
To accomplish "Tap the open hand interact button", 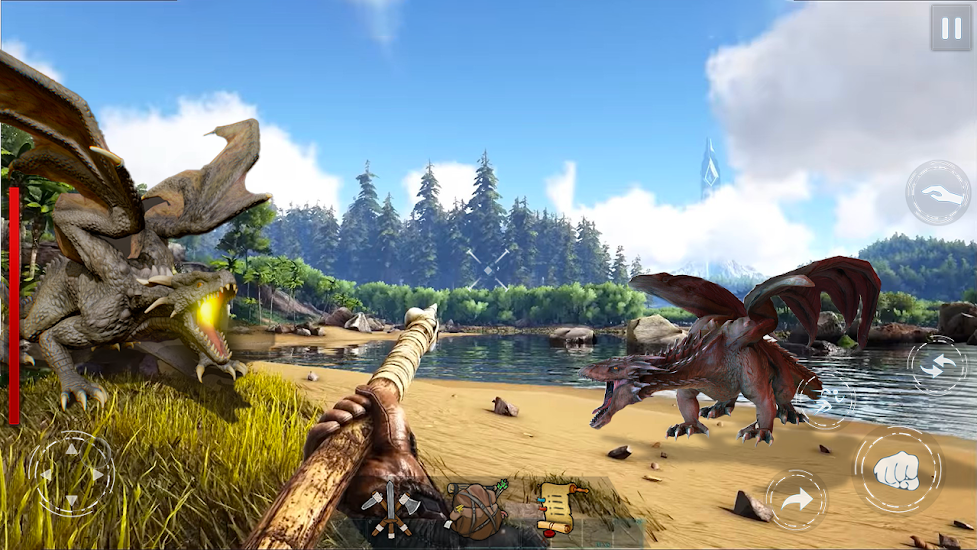I will [938, 192].
